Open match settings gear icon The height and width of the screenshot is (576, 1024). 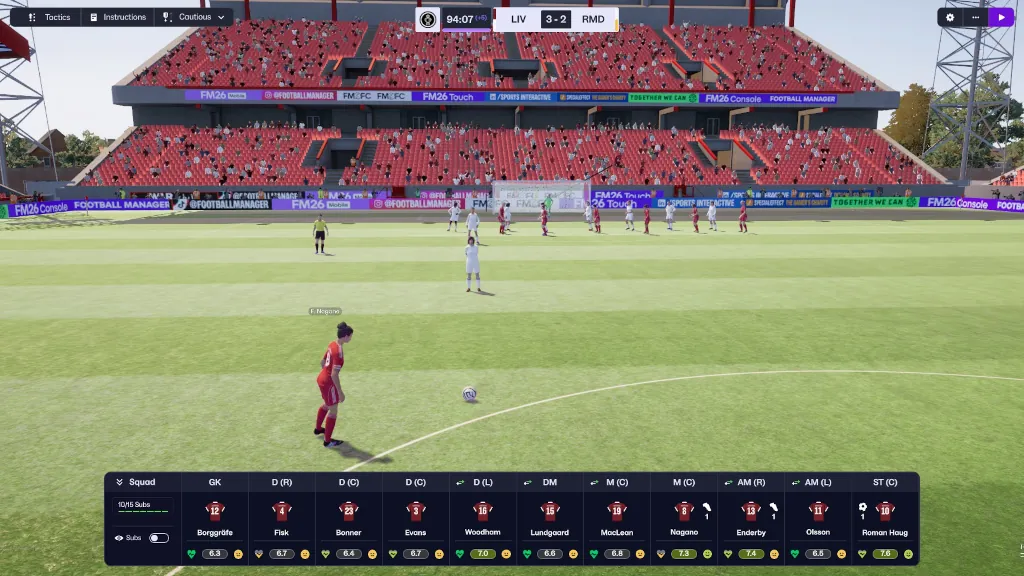[950, 17]
